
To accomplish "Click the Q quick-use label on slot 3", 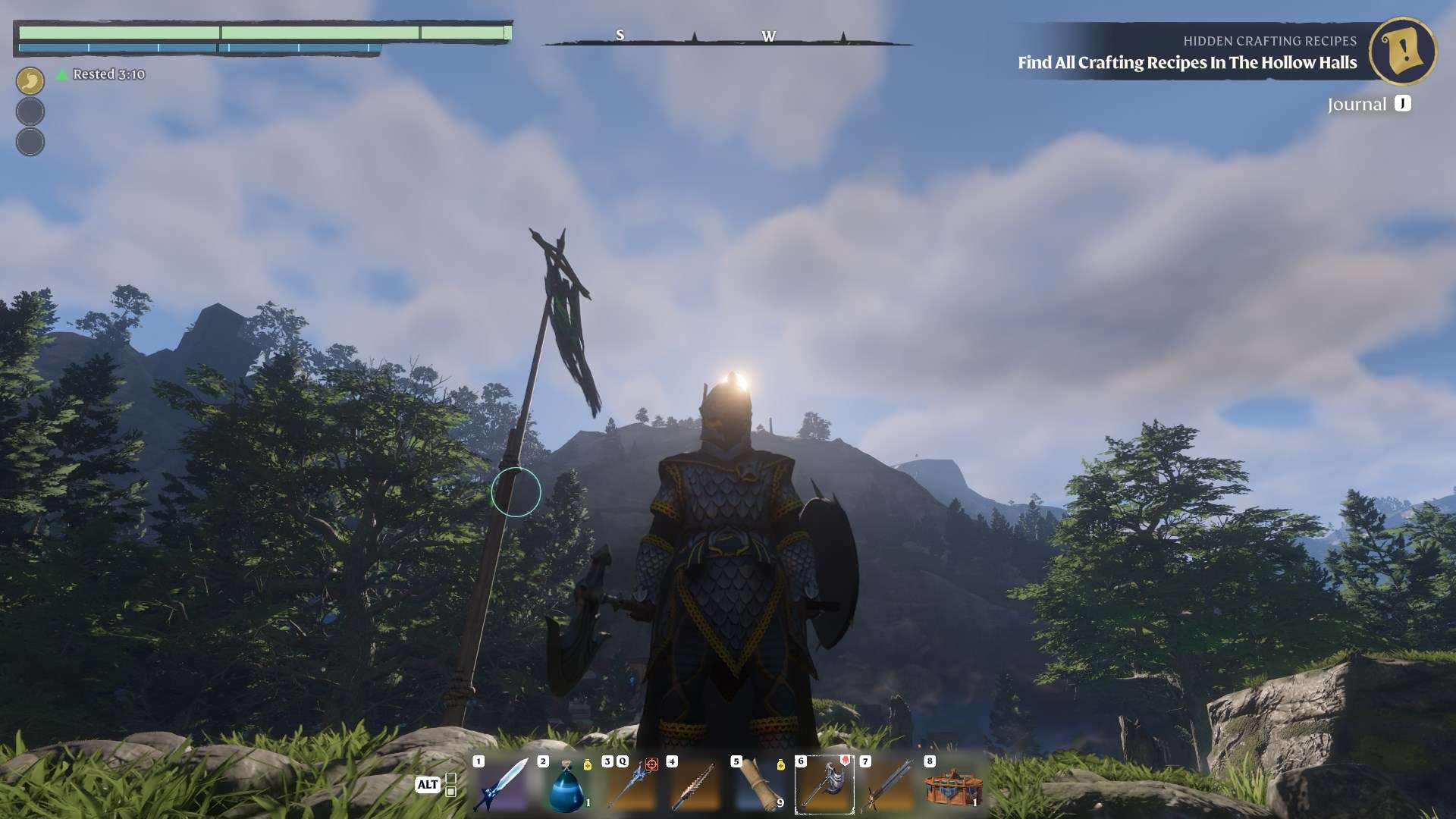I will [623, 761].
